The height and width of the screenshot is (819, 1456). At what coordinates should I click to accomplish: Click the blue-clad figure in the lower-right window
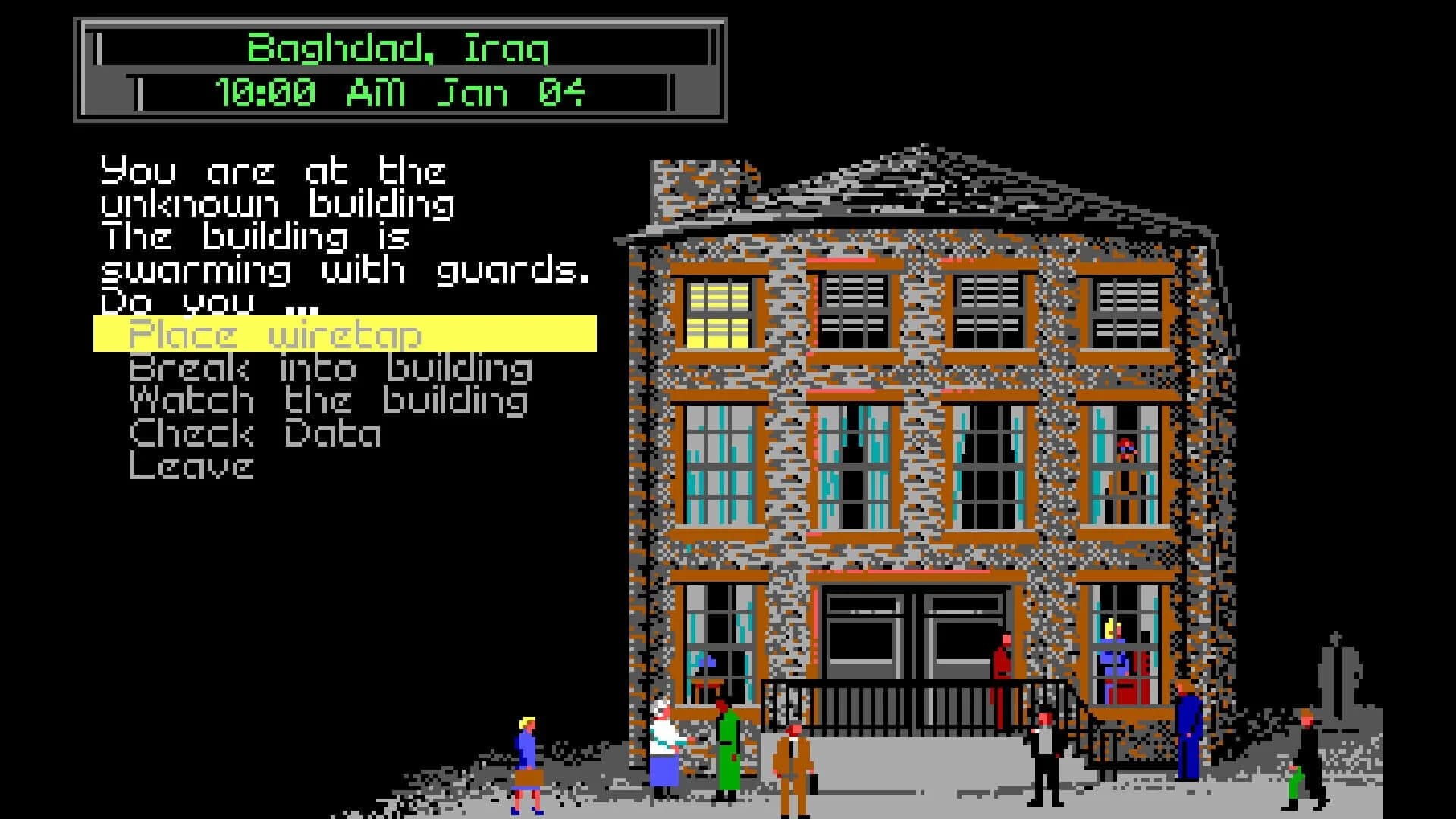[x=1112, y=660]
